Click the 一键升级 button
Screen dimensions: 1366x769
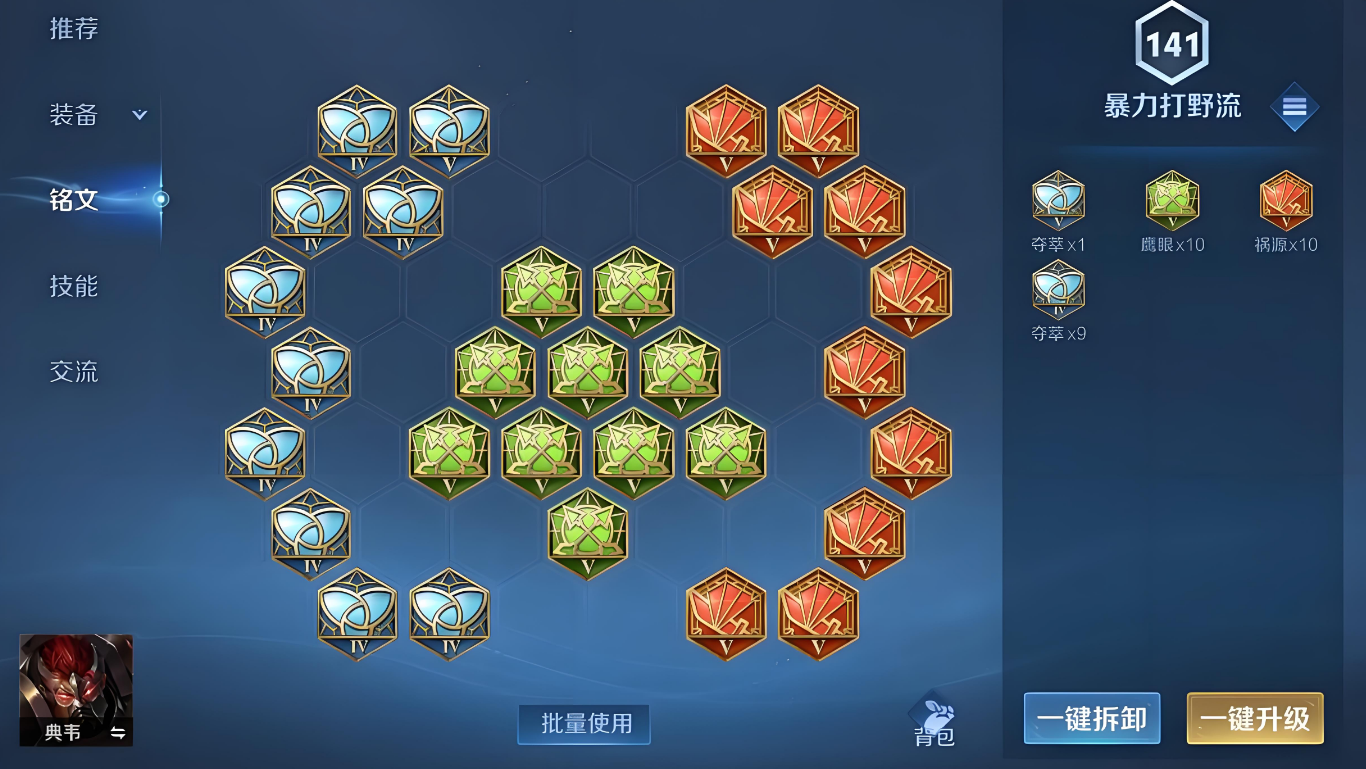pos(1254,718)
